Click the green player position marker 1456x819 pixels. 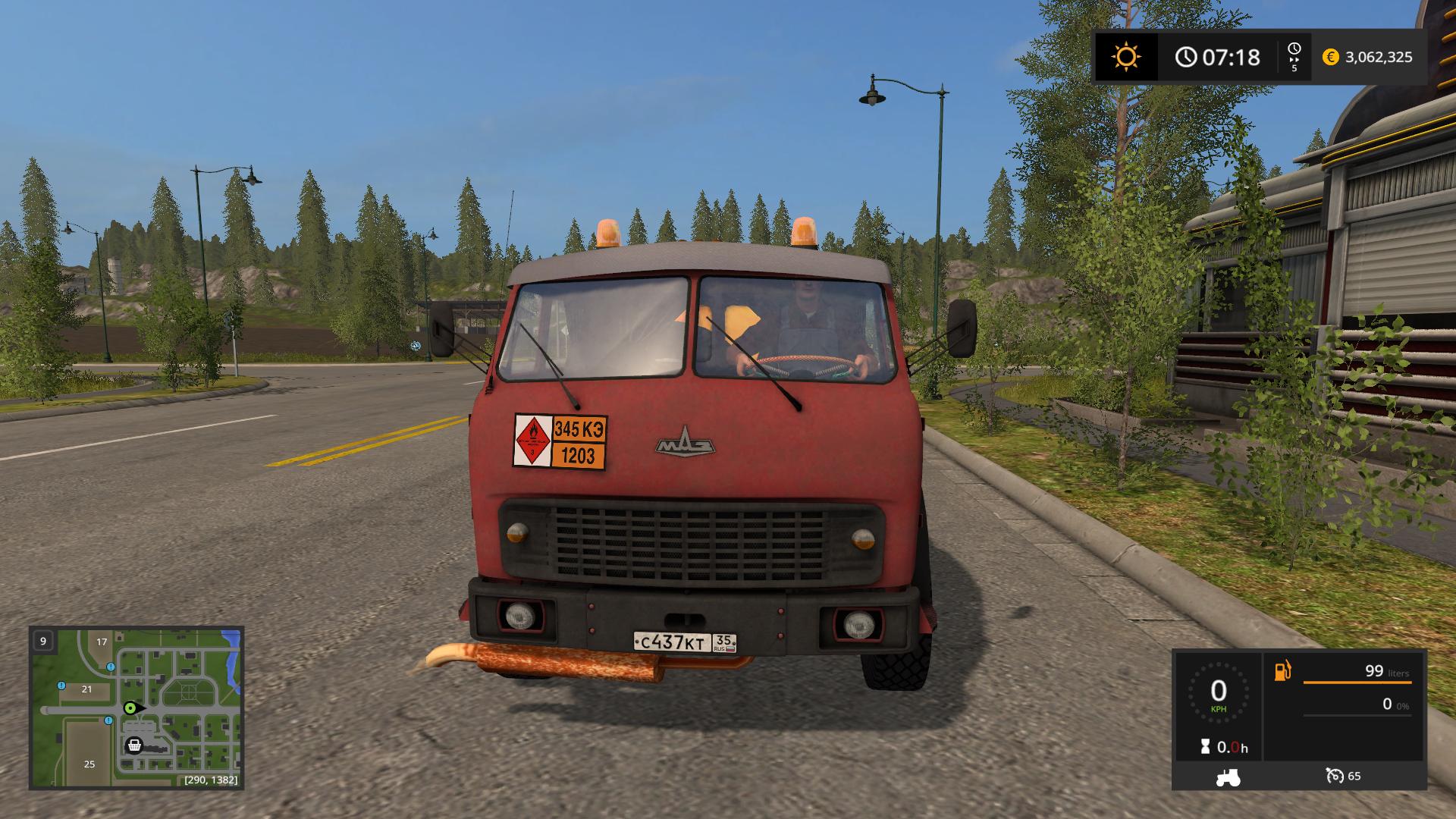131,708
